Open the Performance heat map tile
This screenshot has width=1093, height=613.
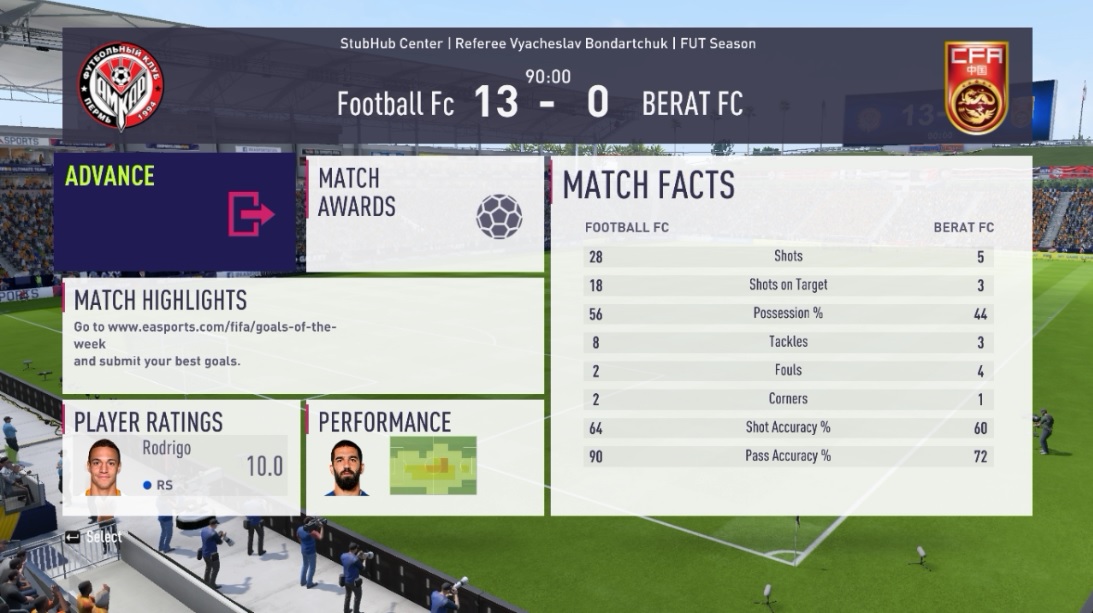click(424, 457)
